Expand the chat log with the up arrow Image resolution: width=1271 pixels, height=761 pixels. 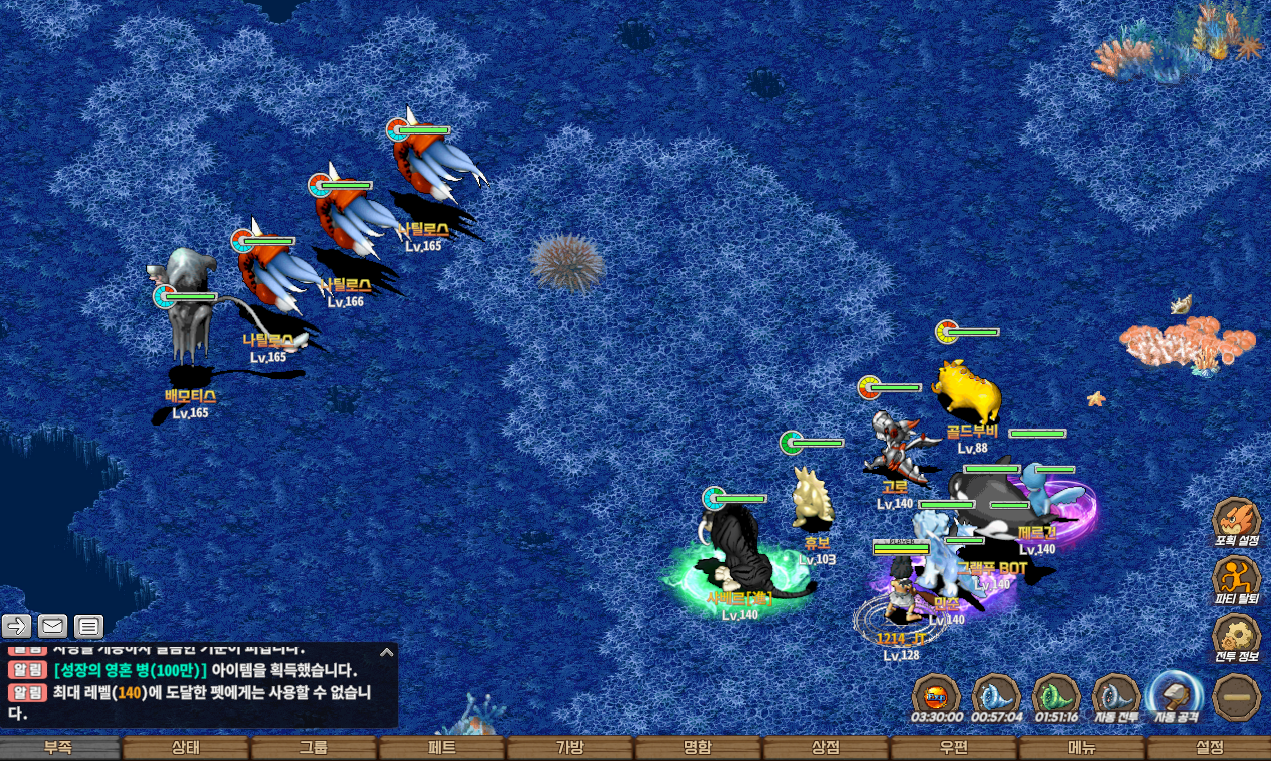coord(386,652)
